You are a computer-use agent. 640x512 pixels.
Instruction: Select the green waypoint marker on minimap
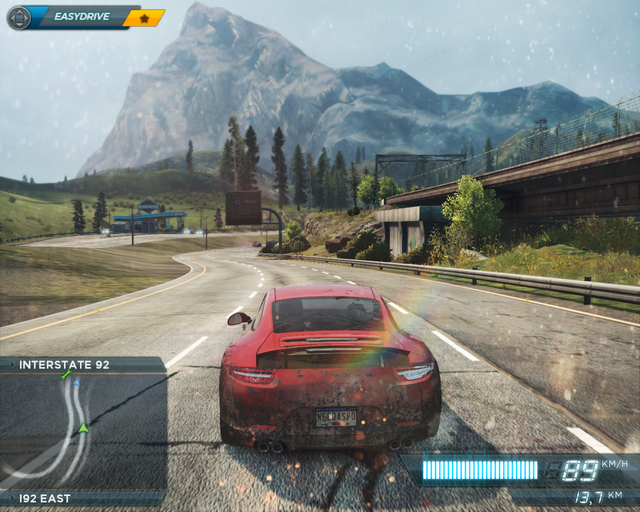pyautogui.click(x=67, y=375)
